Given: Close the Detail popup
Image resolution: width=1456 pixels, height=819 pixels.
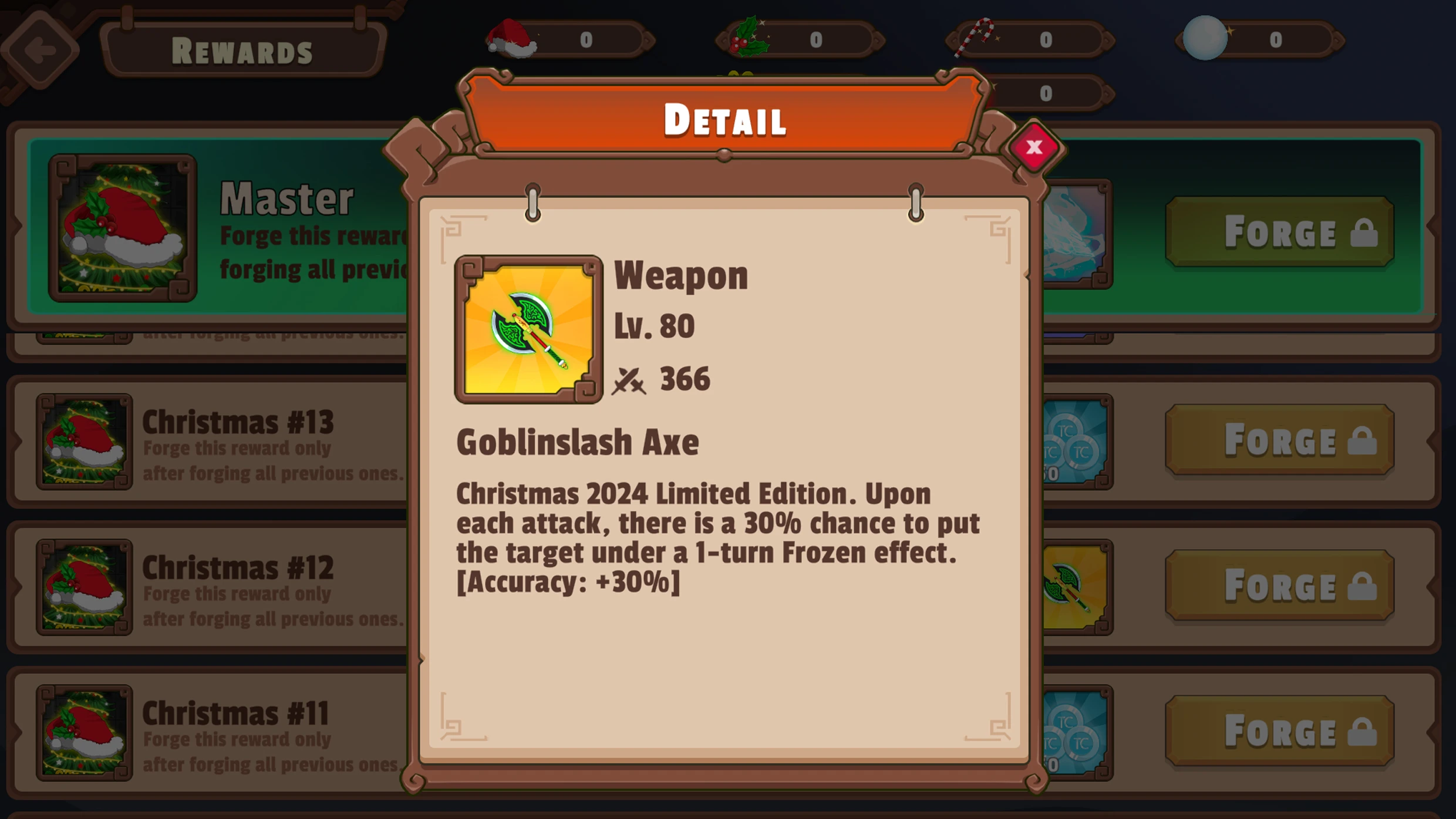Looking at the screenshot, I should click(1034, 148).
